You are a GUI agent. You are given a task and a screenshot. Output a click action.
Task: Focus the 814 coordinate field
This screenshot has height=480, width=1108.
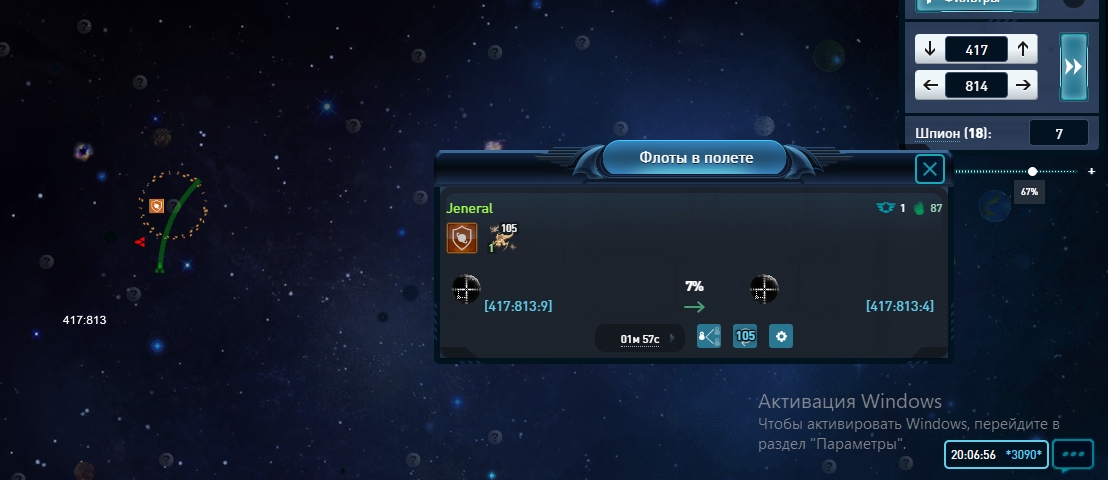(x=976, y=86)
